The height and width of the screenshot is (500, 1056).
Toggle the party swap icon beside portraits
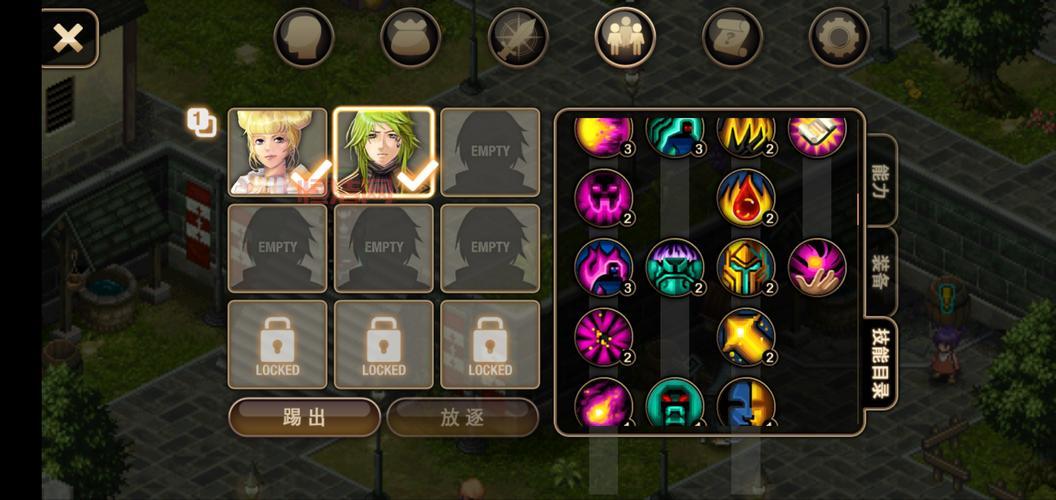(201, 123)
